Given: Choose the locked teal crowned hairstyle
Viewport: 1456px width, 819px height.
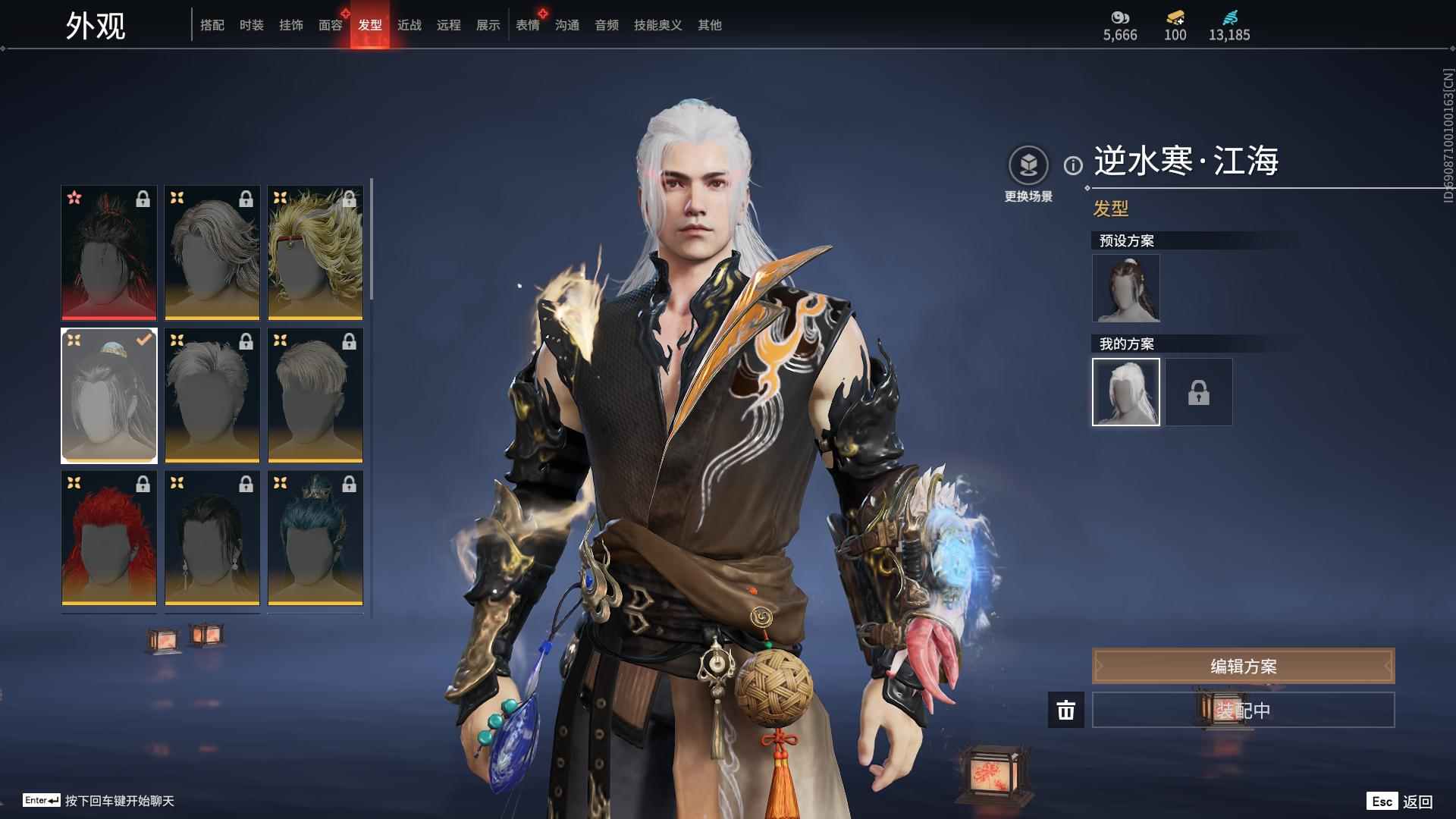Looking at the screenshot, I should click(x=315, y=538).
